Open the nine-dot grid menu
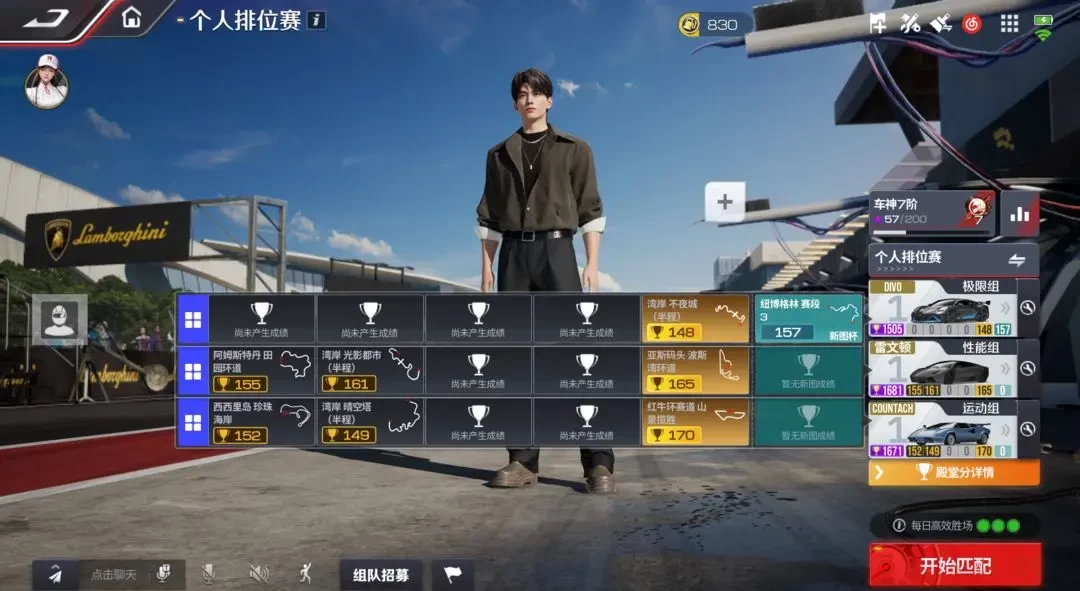 (x=1009, y=23)
